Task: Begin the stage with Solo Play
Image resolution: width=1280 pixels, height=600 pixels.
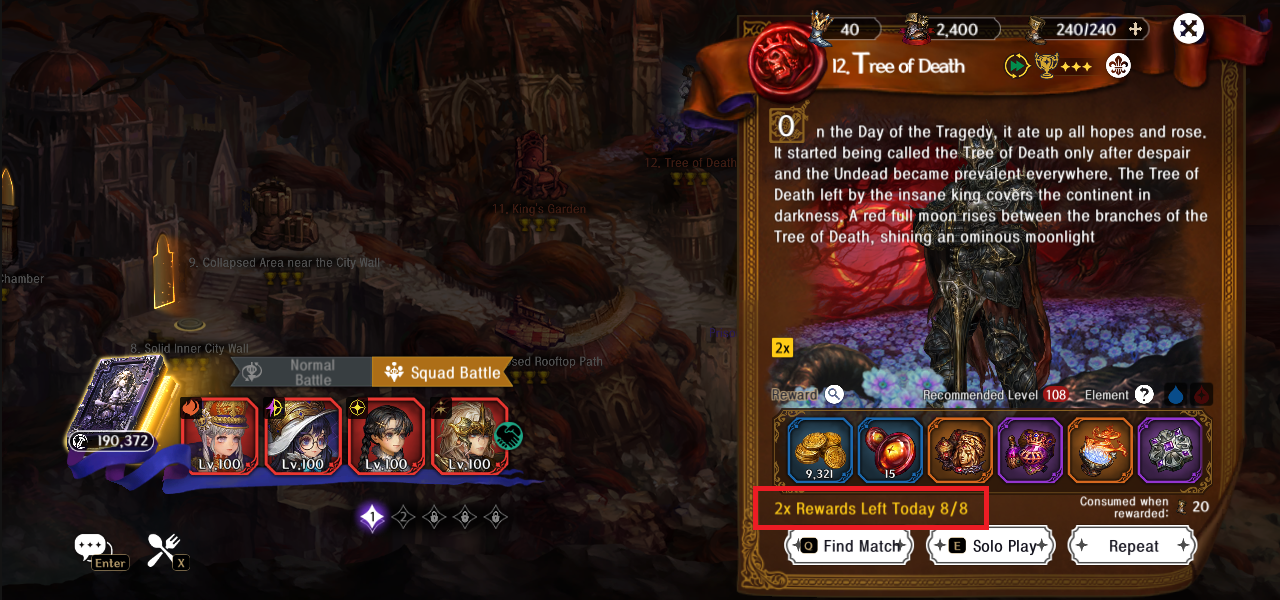Action: [x=990, y=546]
